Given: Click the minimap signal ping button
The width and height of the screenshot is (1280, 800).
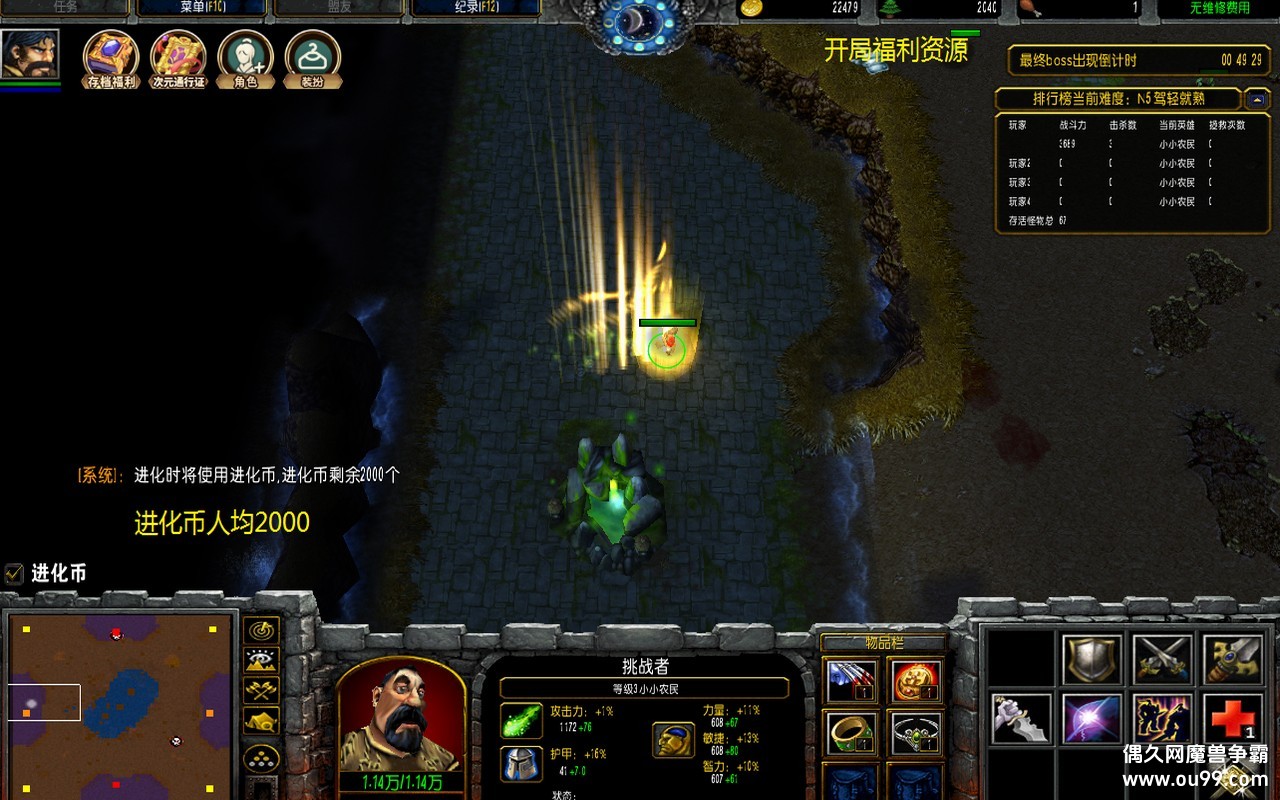Looking at the screenshot, I should click(x=261, y=631).
